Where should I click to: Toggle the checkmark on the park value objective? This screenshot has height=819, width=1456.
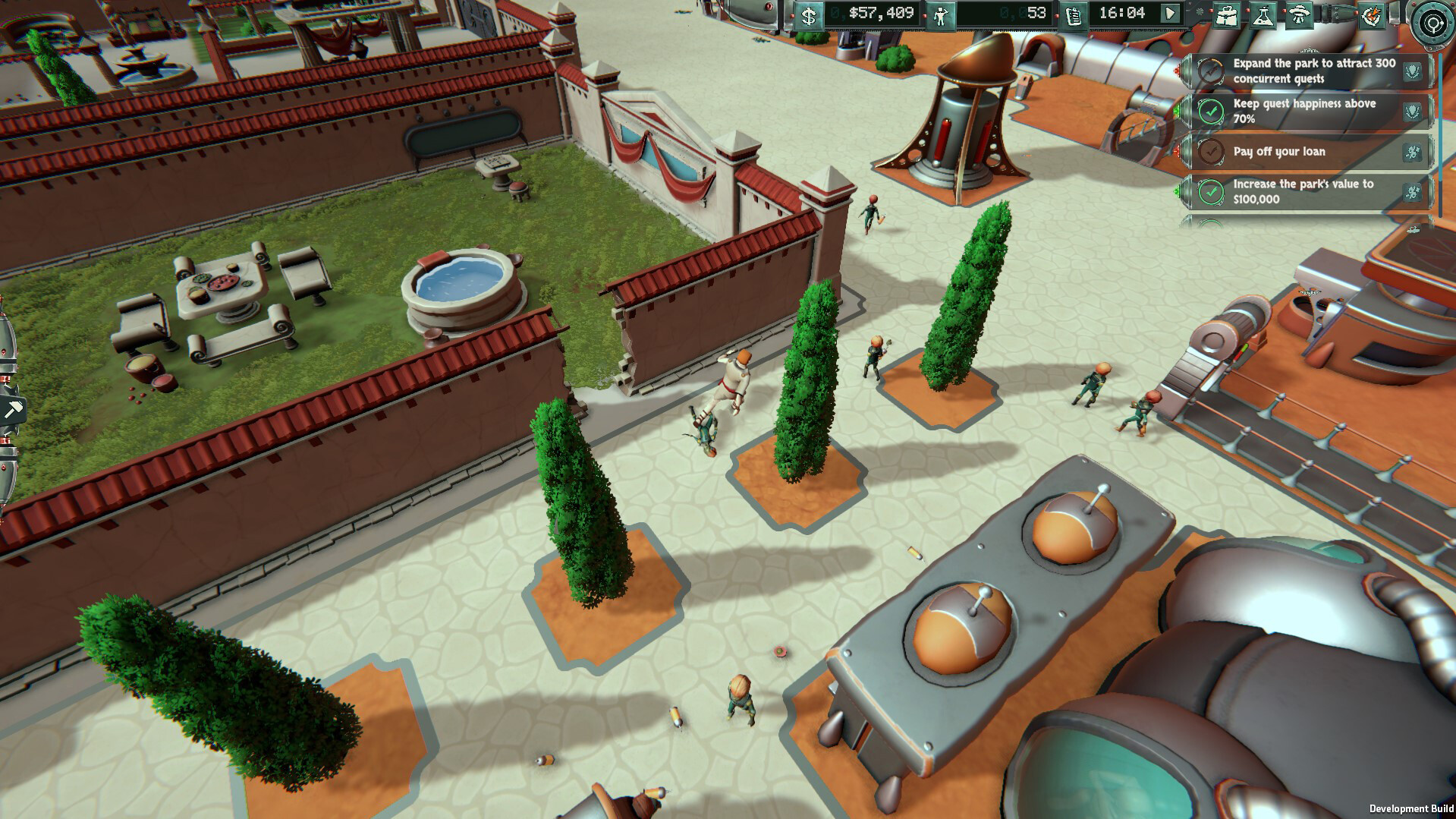[x=1212, y=192]
